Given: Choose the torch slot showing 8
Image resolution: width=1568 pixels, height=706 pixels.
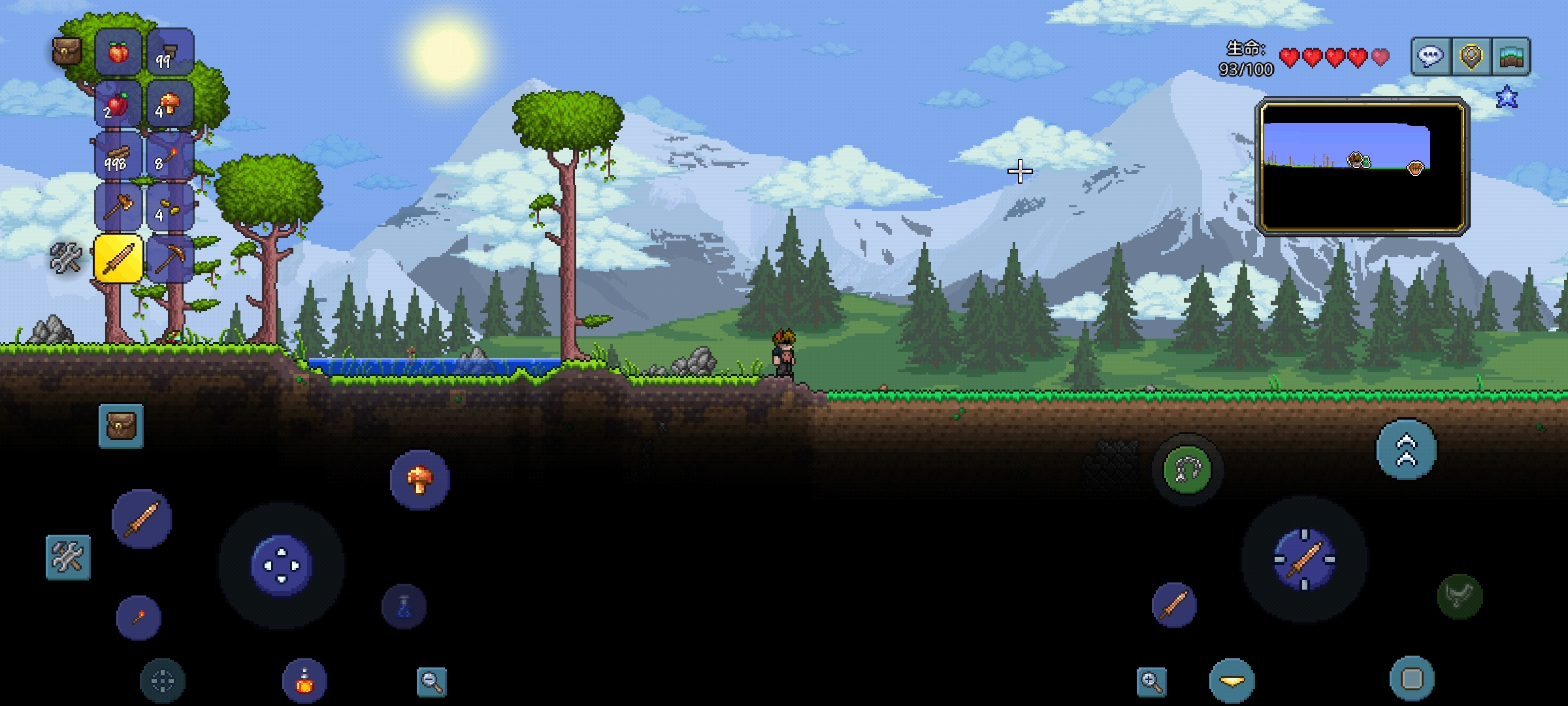Looking at the screenshot, I should click(x=170, y=156).
